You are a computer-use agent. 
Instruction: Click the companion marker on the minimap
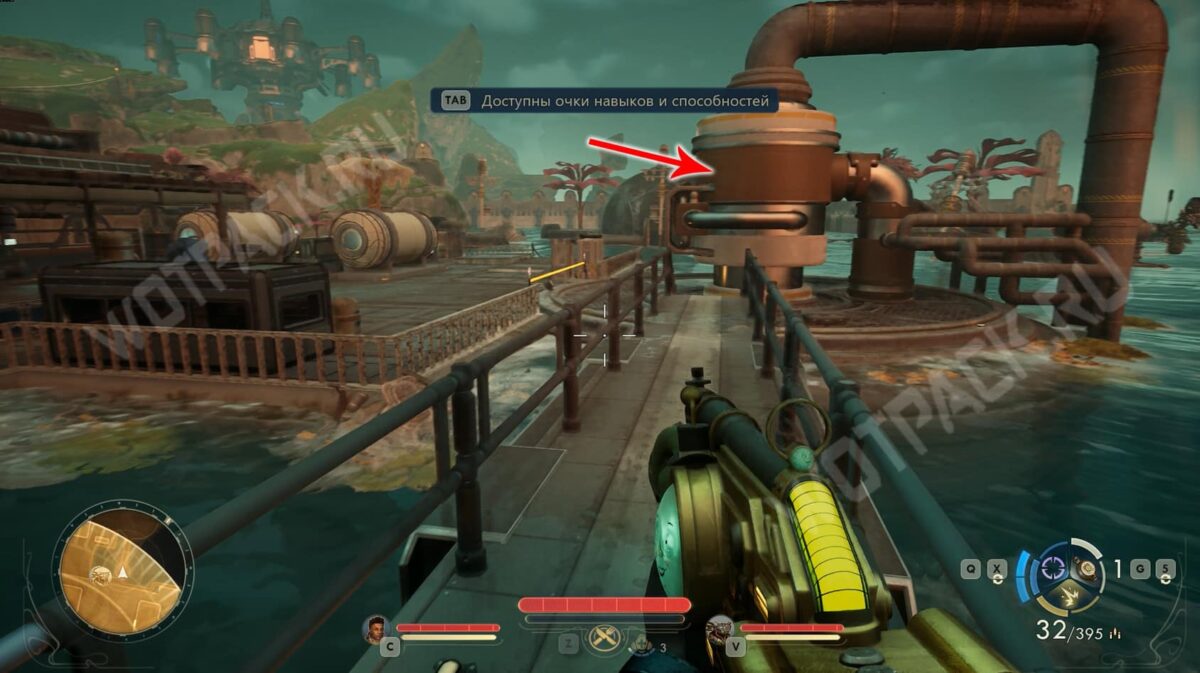click(x=101, y=572)
